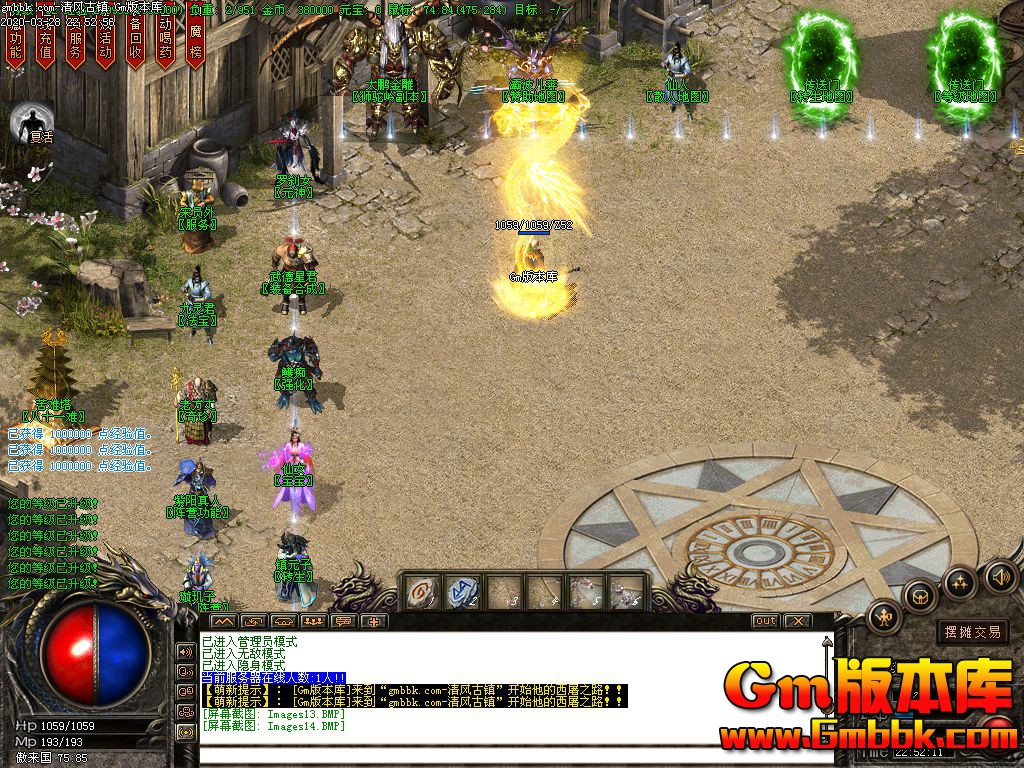Click the 'out' button above chat
This screenshot has width=1024, height=768.
pyautogui.click(x=765, y=621)
